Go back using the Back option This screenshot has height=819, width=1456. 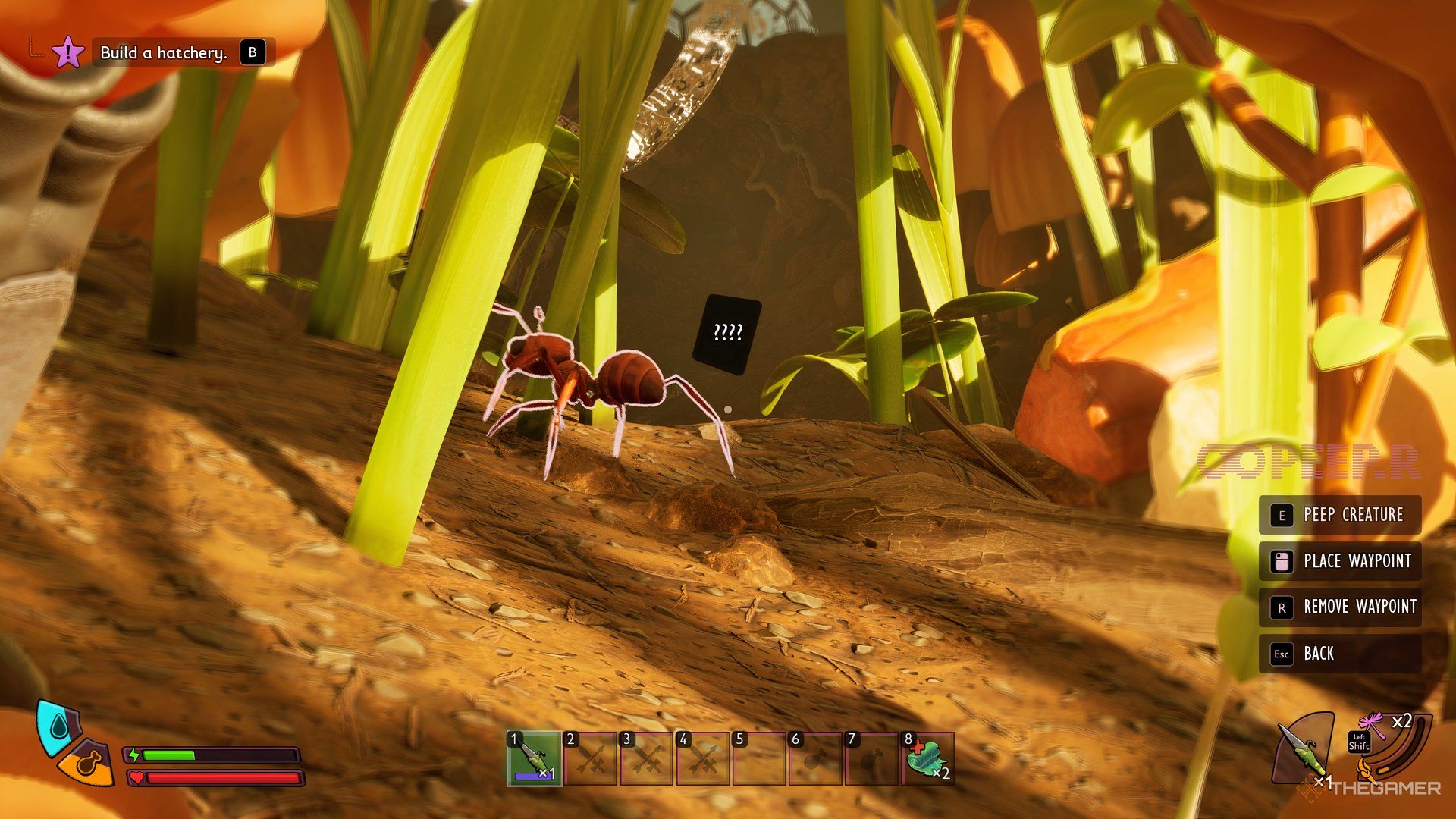coord(1340,654)
